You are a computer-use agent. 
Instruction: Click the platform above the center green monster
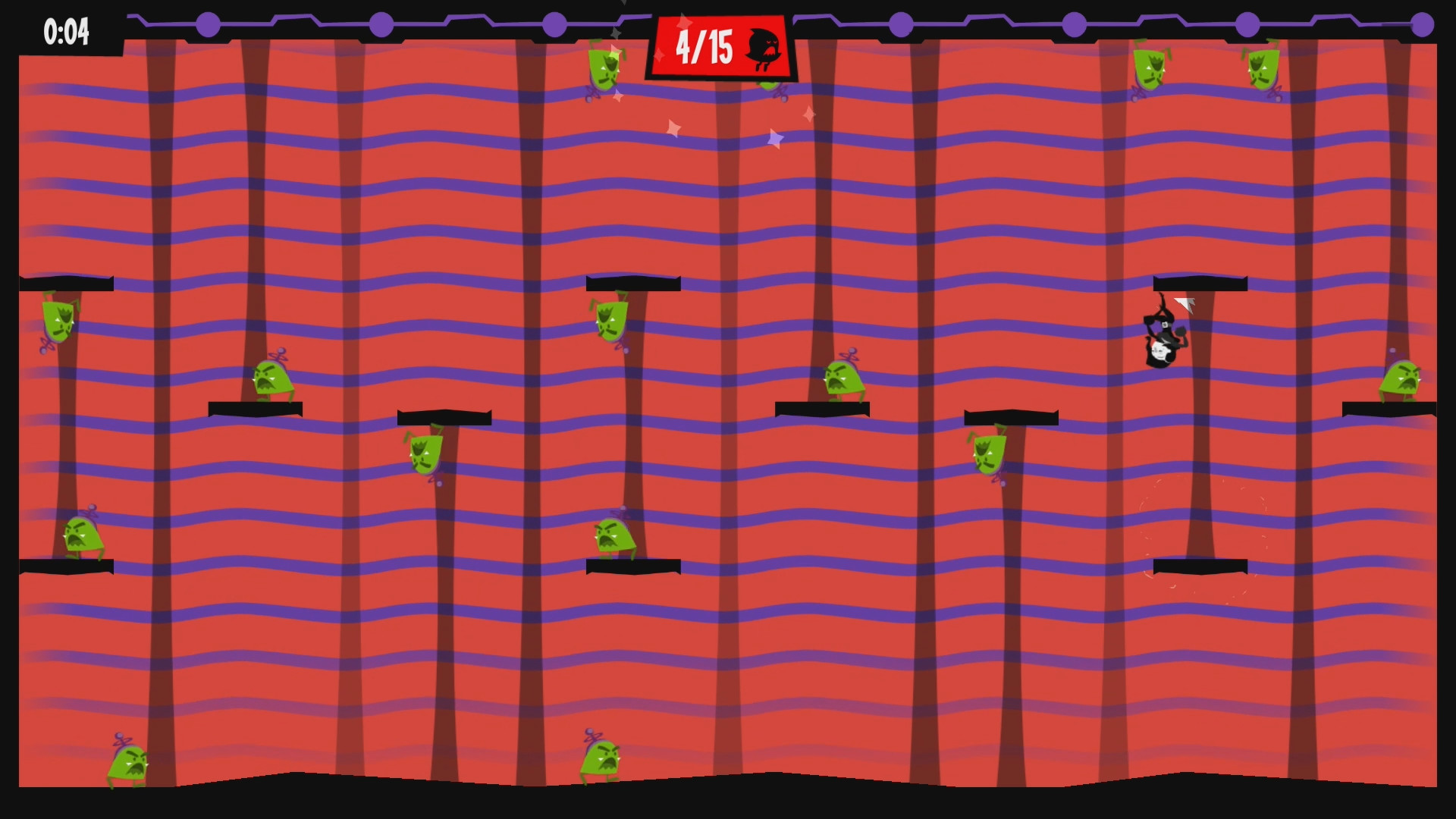coord(629,282)
